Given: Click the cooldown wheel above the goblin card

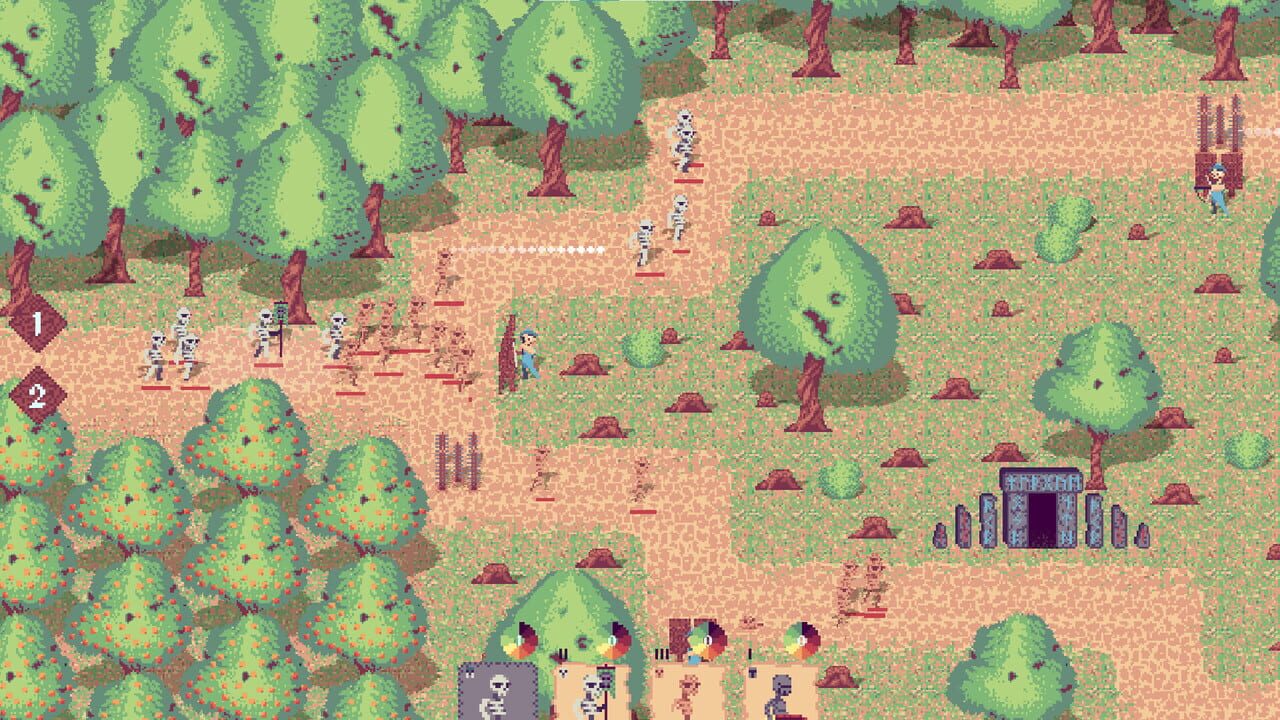Looking at the screenshot, I should 705,640.
